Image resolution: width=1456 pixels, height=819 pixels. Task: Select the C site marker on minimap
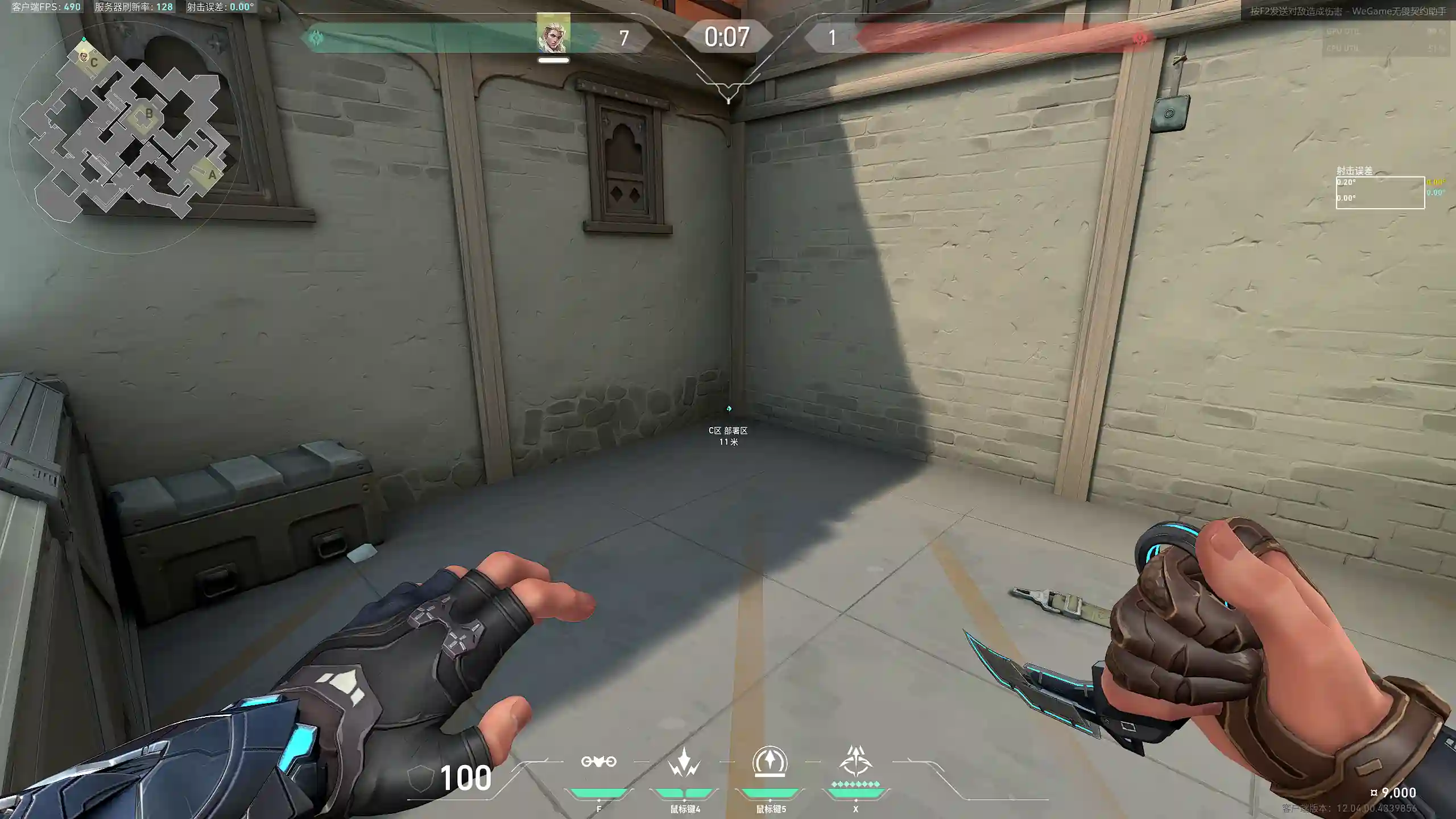pos(94,62)
